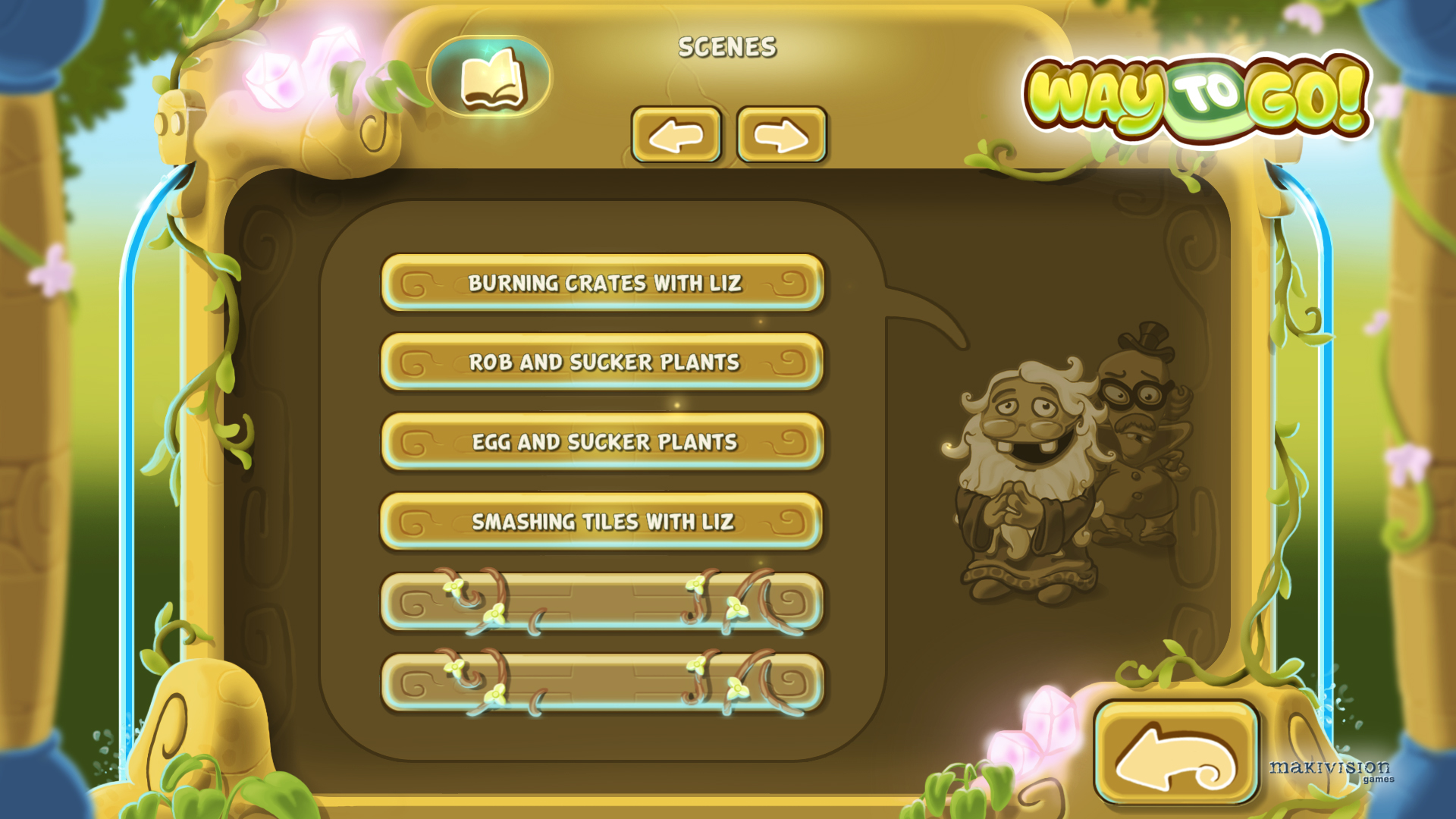Go to previous scenes page with back arrow
Screen dimensions: 1456x819
tap(677, 136)
